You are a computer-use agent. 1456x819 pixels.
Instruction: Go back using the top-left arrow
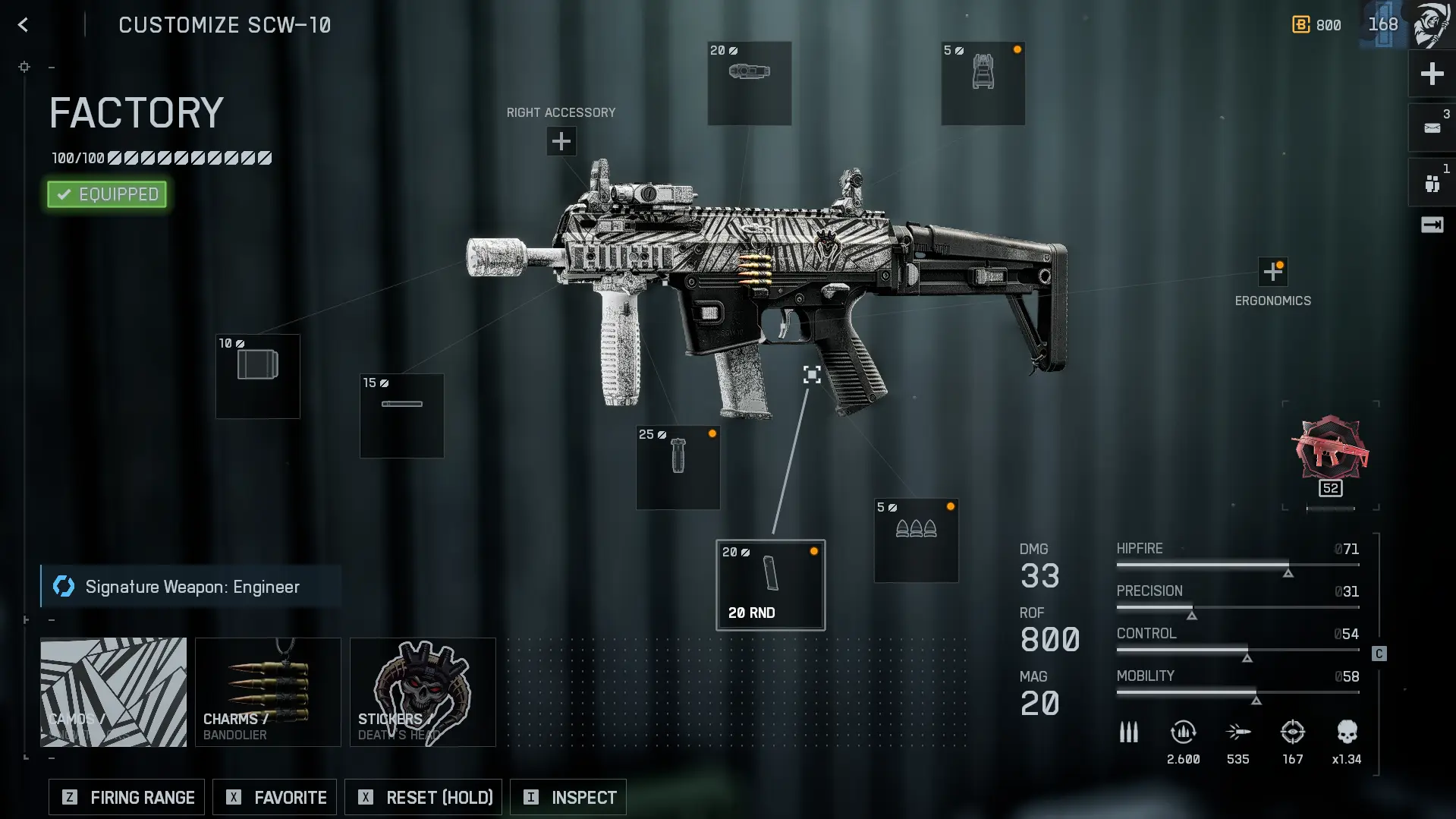(x=24, y=25)
